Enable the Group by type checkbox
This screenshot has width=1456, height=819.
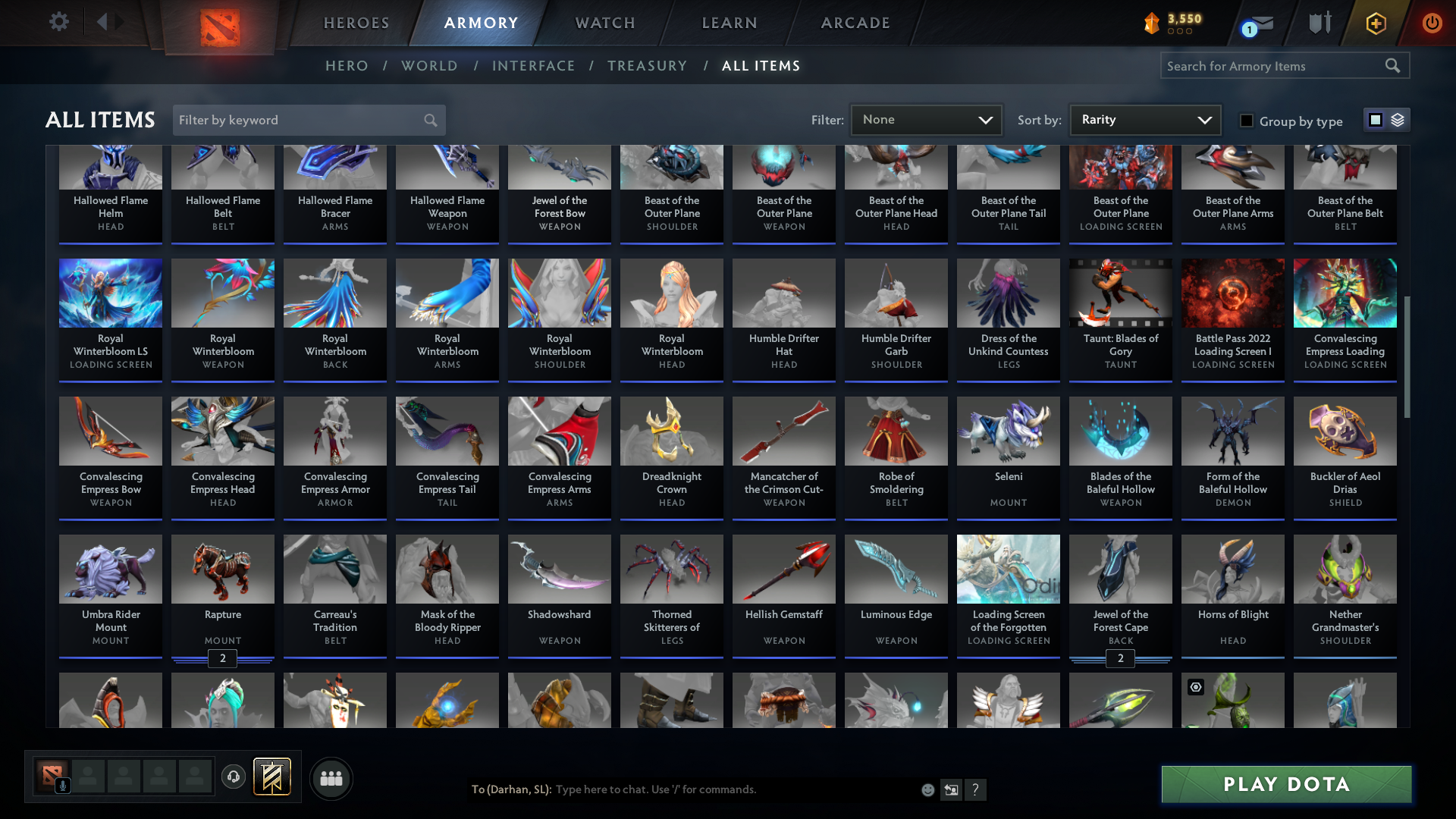(1247, 121)
